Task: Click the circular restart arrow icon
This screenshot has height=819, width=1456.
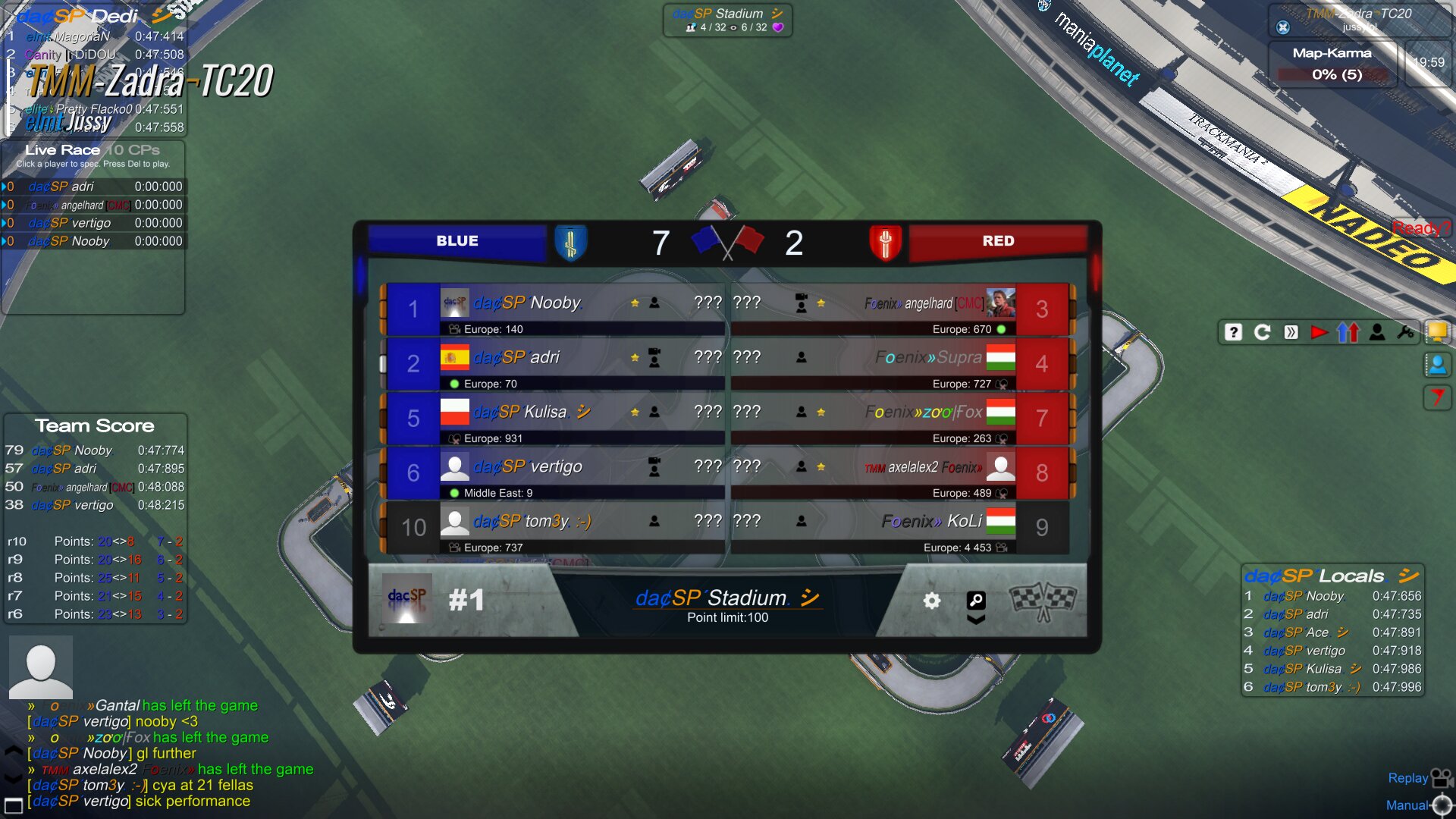Action: (x=1262, y=332)
